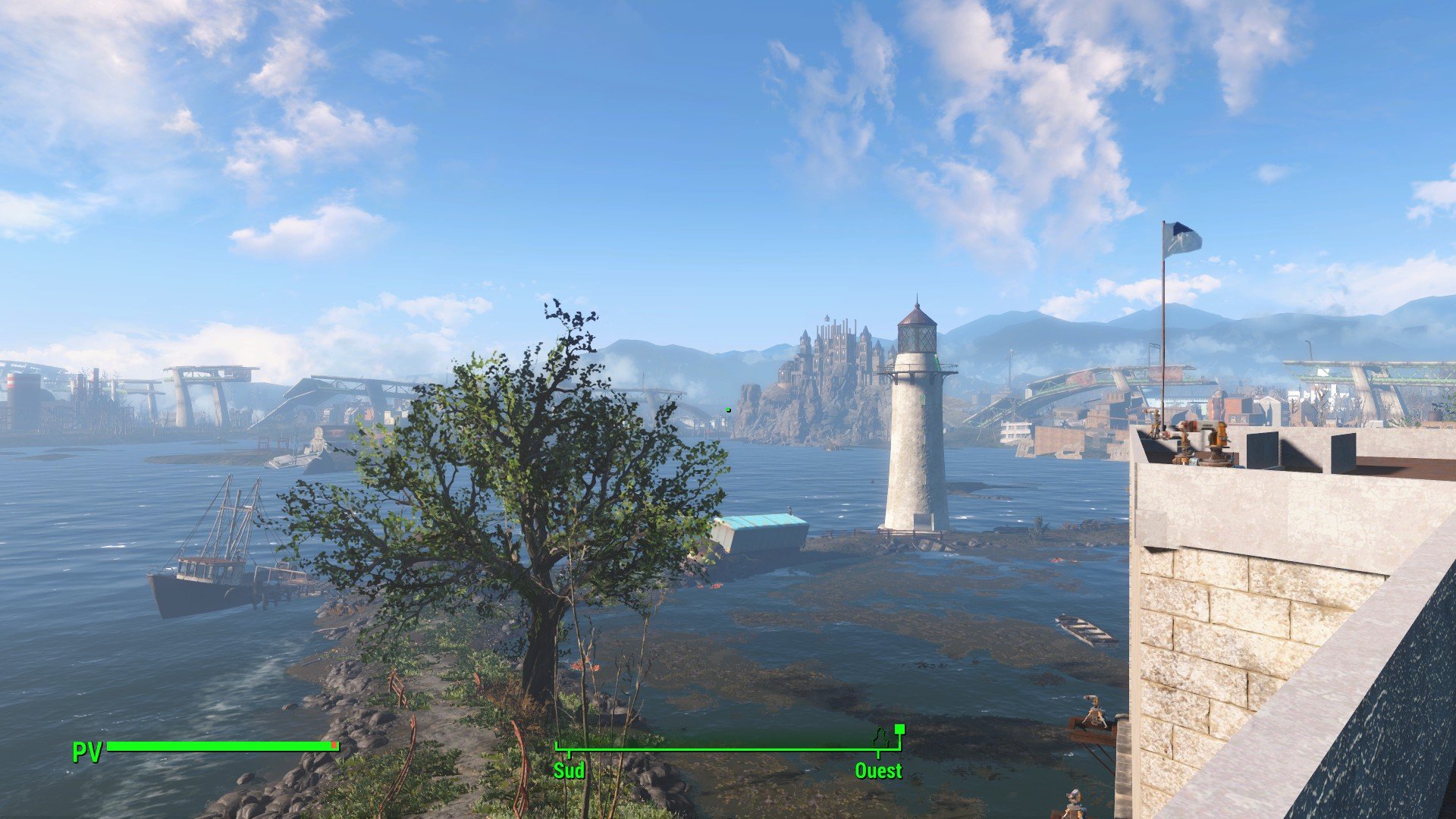
Task: Select the undiscovered location icon on the compass
Action: 880,736
